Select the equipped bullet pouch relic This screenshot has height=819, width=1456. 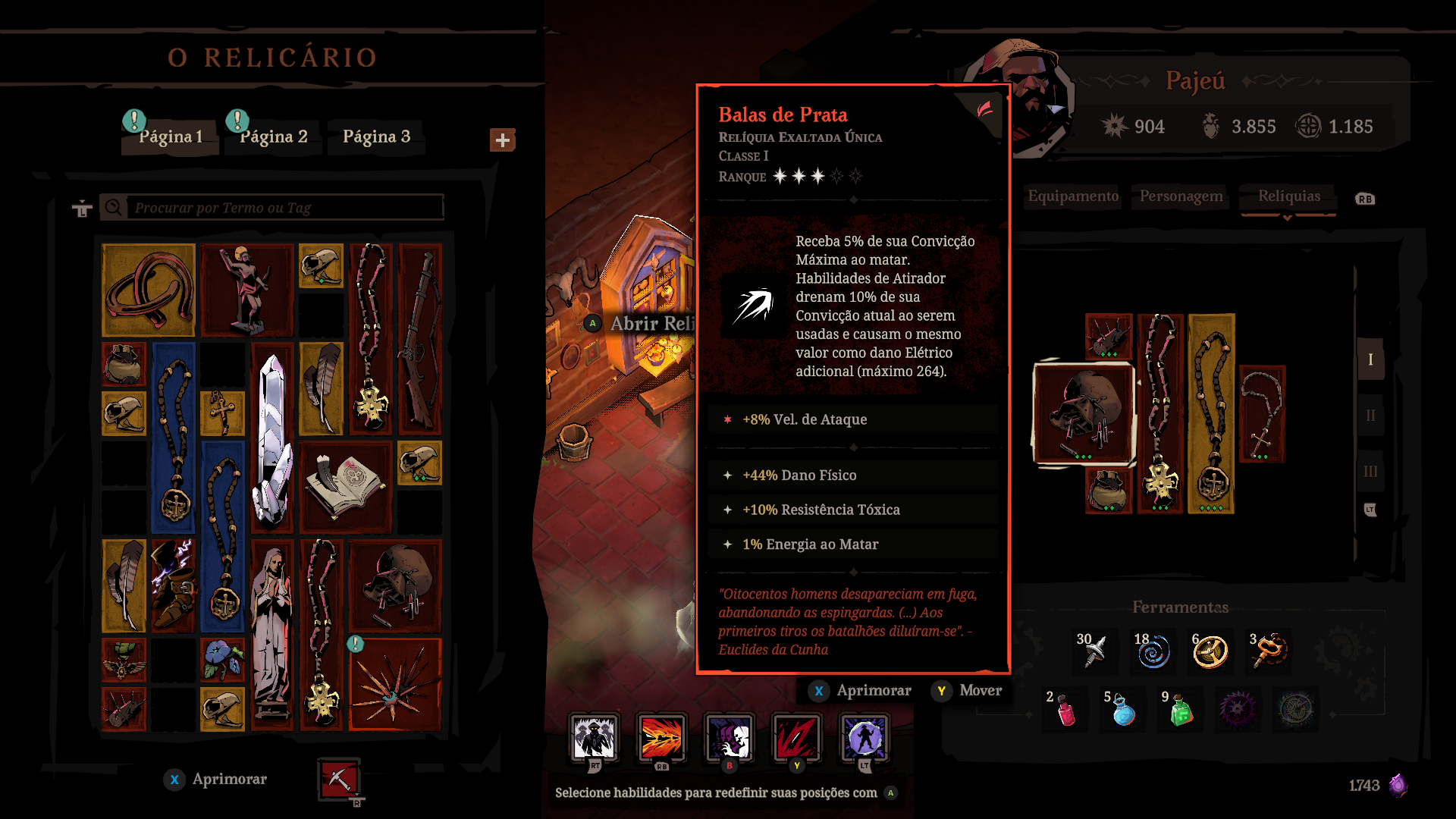point(1083,413)
